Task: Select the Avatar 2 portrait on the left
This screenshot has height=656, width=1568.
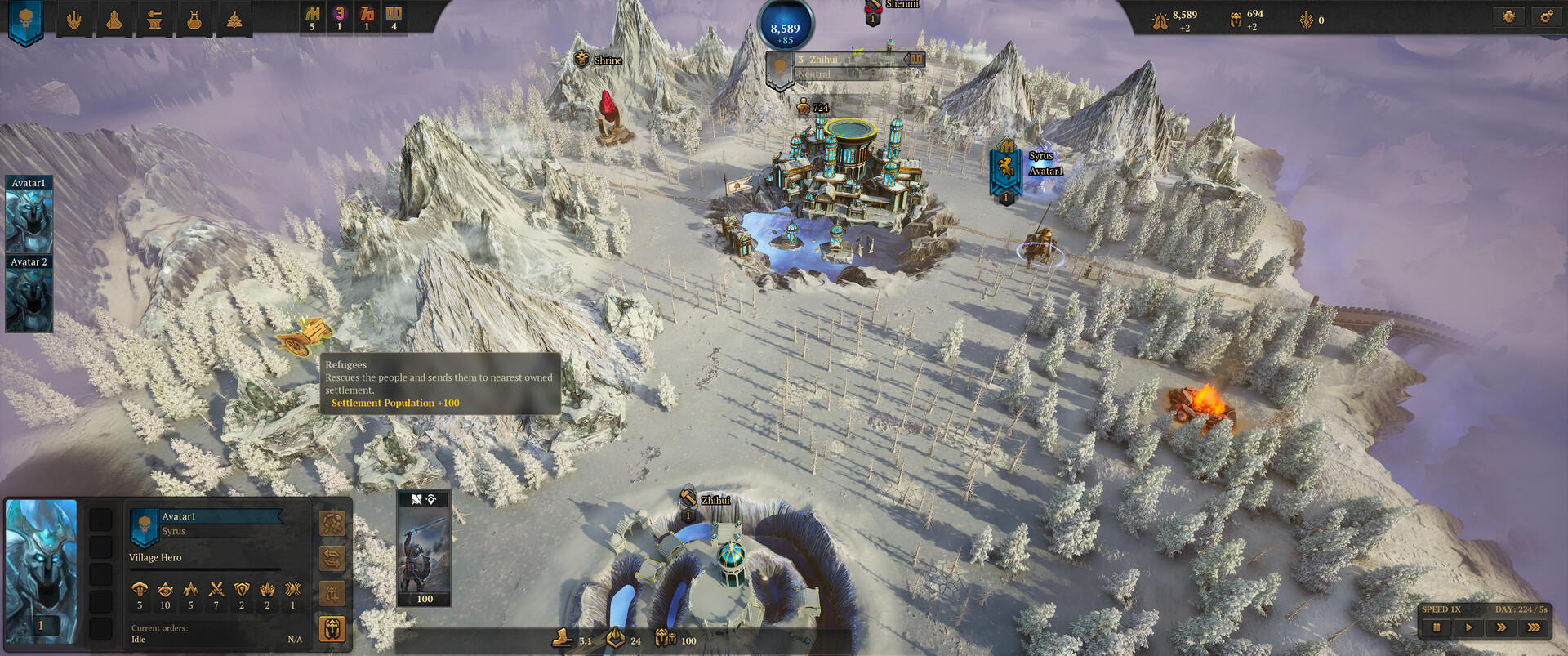Action: 30,294
